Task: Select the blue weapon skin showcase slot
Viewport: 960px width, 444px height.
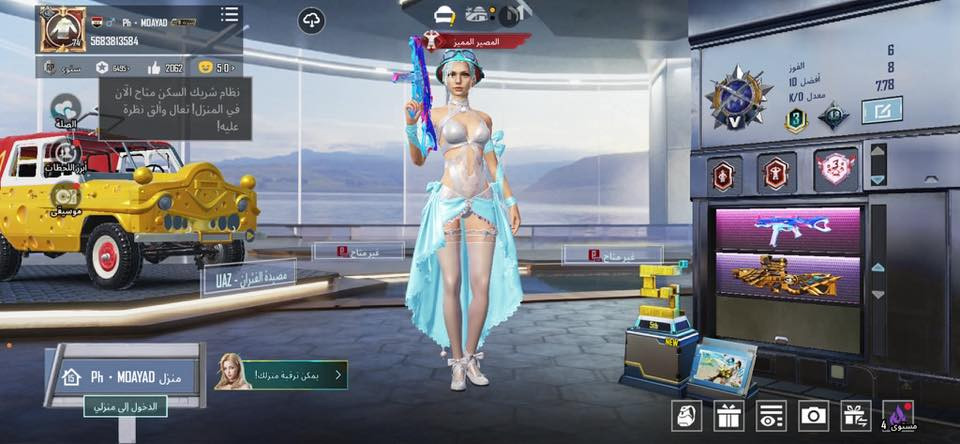Action: point(788,229)
